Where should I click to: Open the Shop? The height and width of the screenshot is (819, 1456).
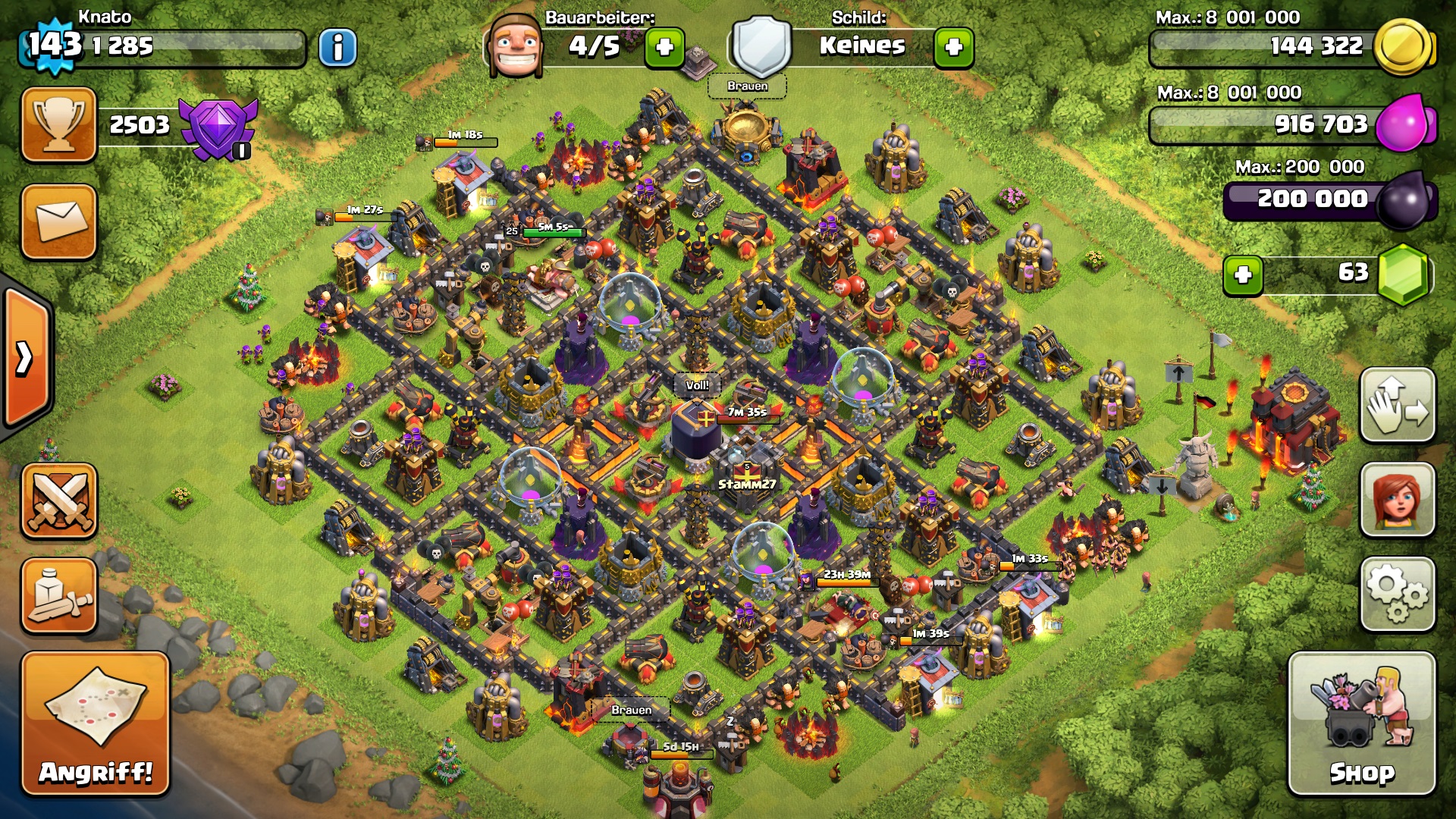[1361, 723]
